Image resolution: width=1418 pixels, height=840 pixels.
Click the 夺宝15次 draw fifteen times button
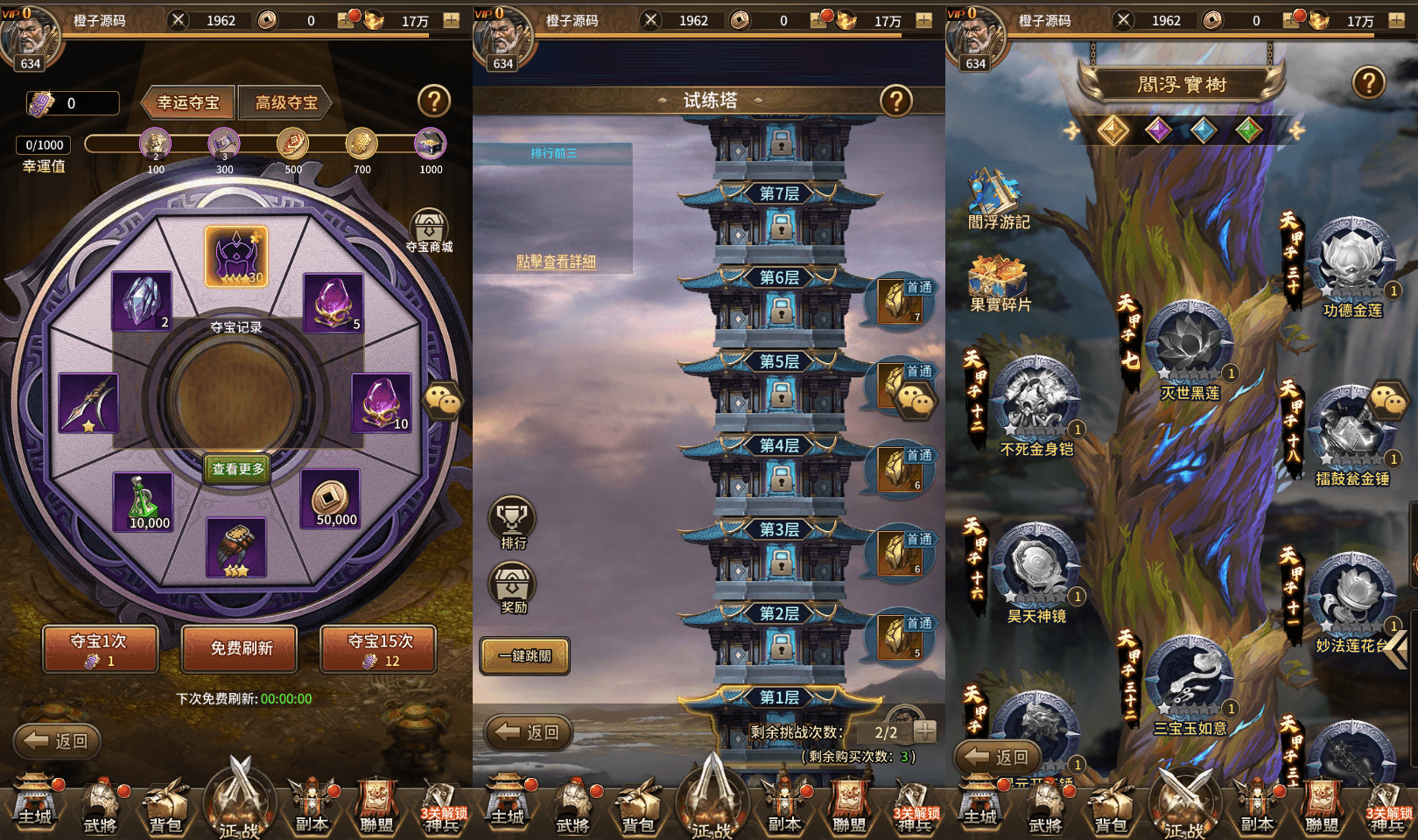pos(378,649)
